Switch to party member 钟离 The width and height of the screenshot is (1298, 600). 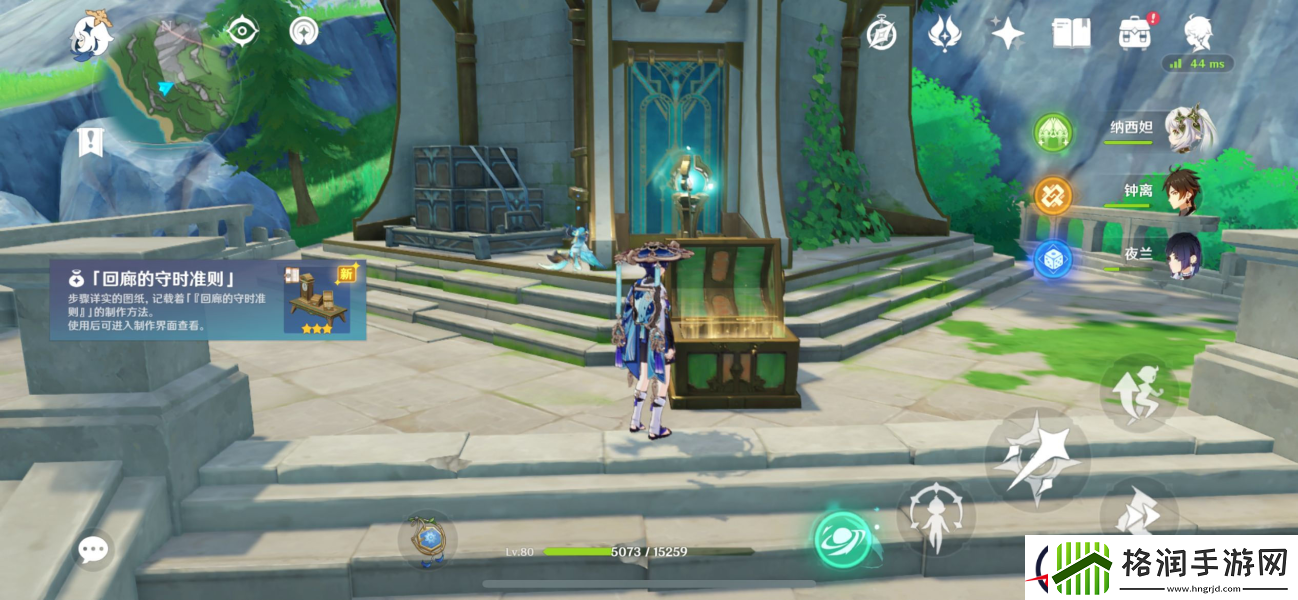point(1160,192)
